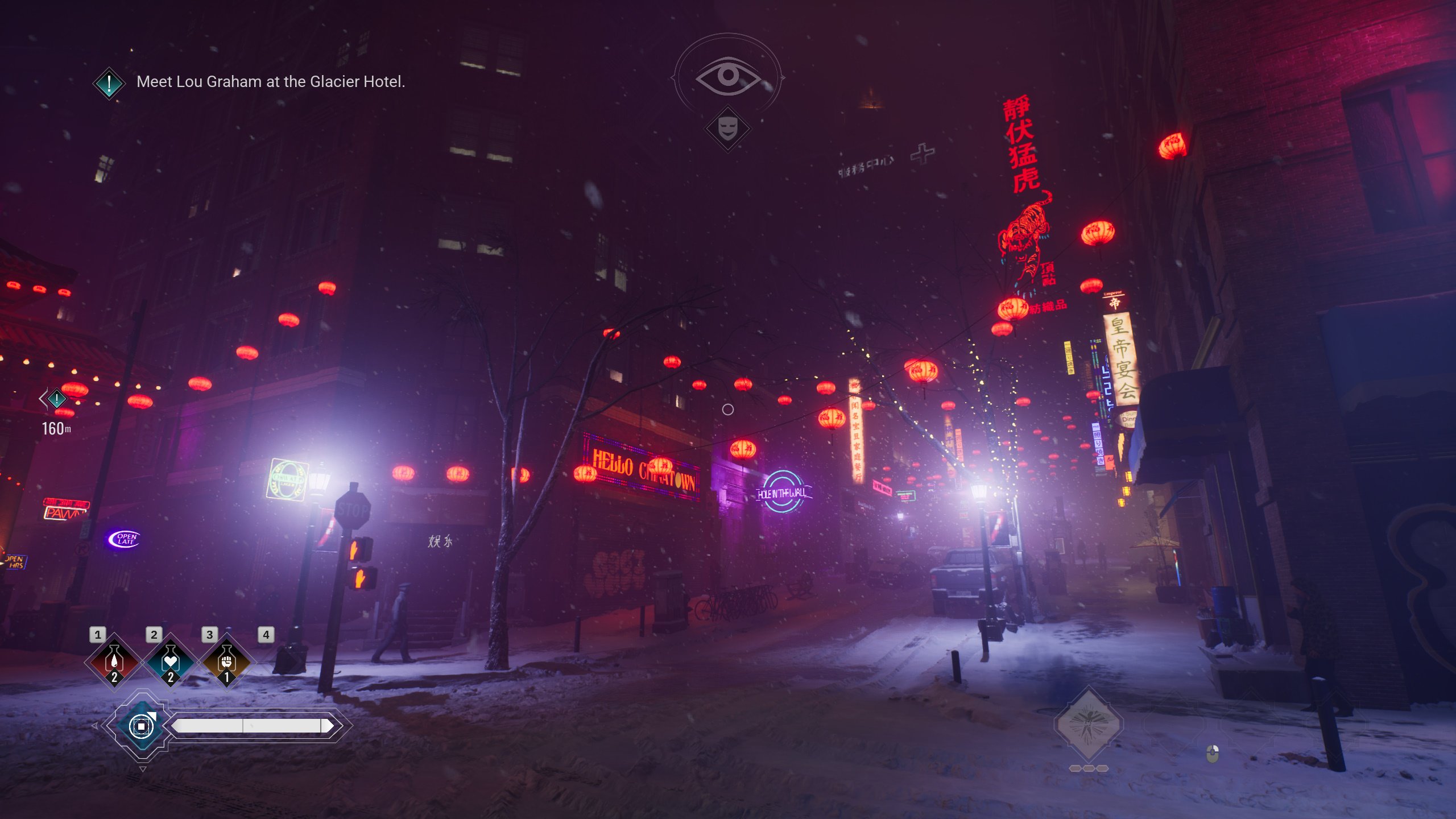Activate the teal telekinesis ability icon
1456x819 pixels.
tap(141, 726)
